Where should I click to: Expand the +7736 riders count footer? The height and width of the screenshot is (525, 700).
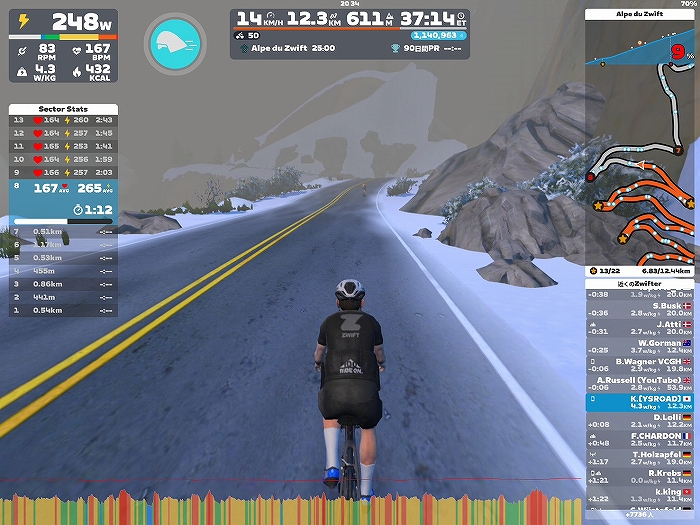click(x=640, y=514)
